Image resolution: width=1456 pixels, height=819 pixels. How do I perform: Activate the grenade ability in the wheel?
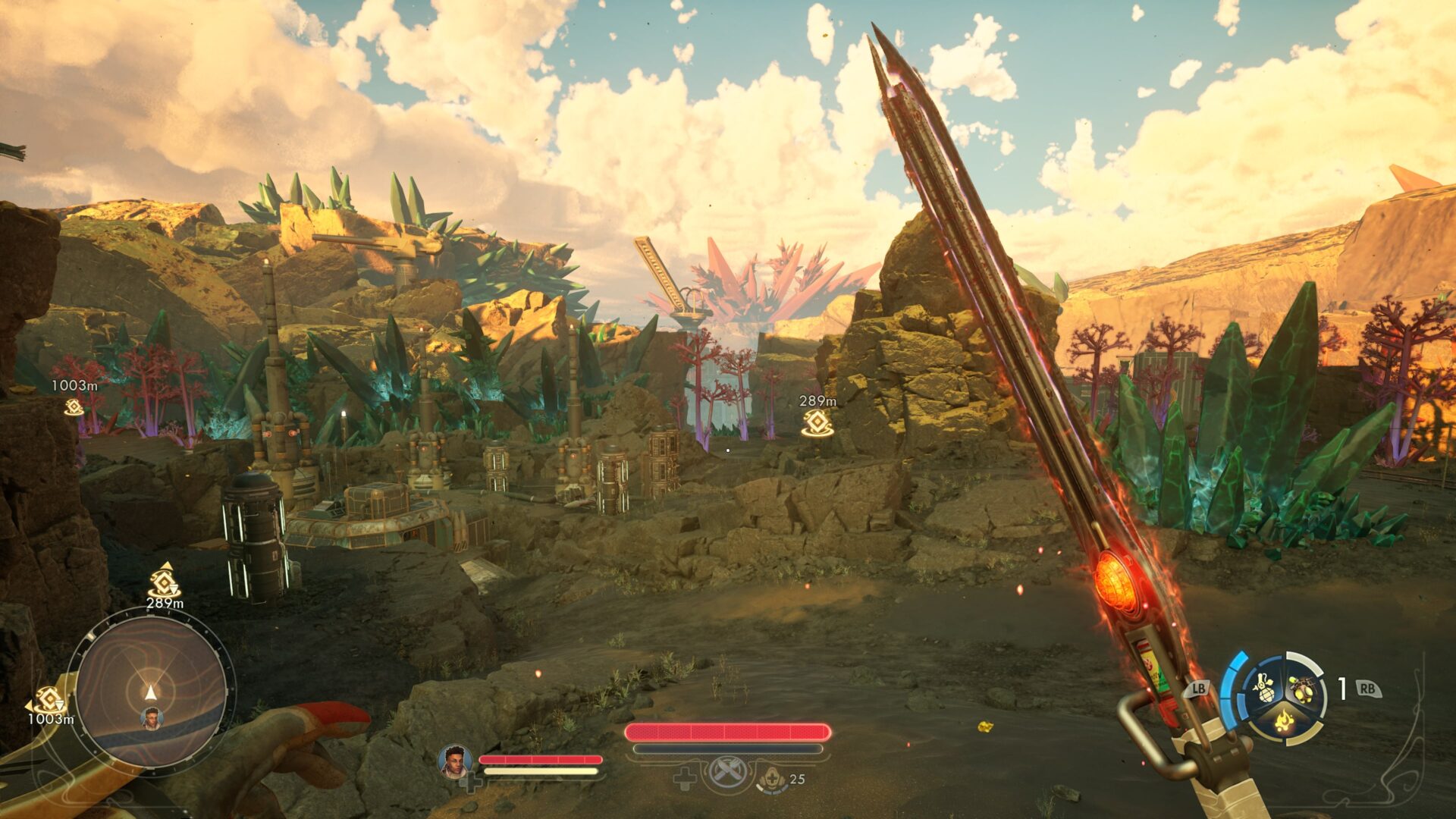(x=1264, y=687)
